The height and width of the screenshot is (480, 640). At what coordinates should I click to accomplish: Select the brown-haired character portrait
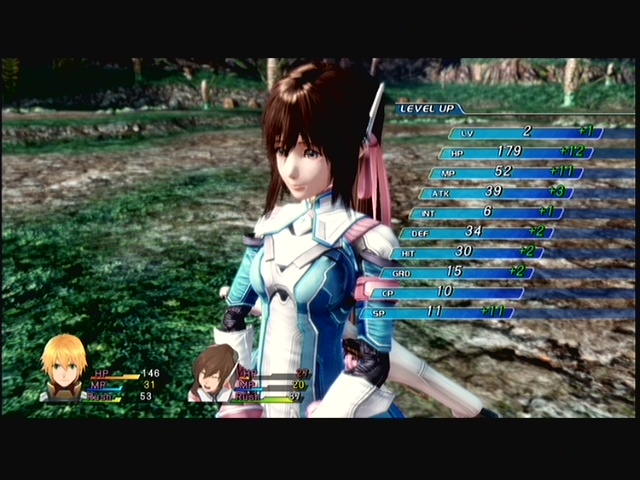(x=213, y=372)
